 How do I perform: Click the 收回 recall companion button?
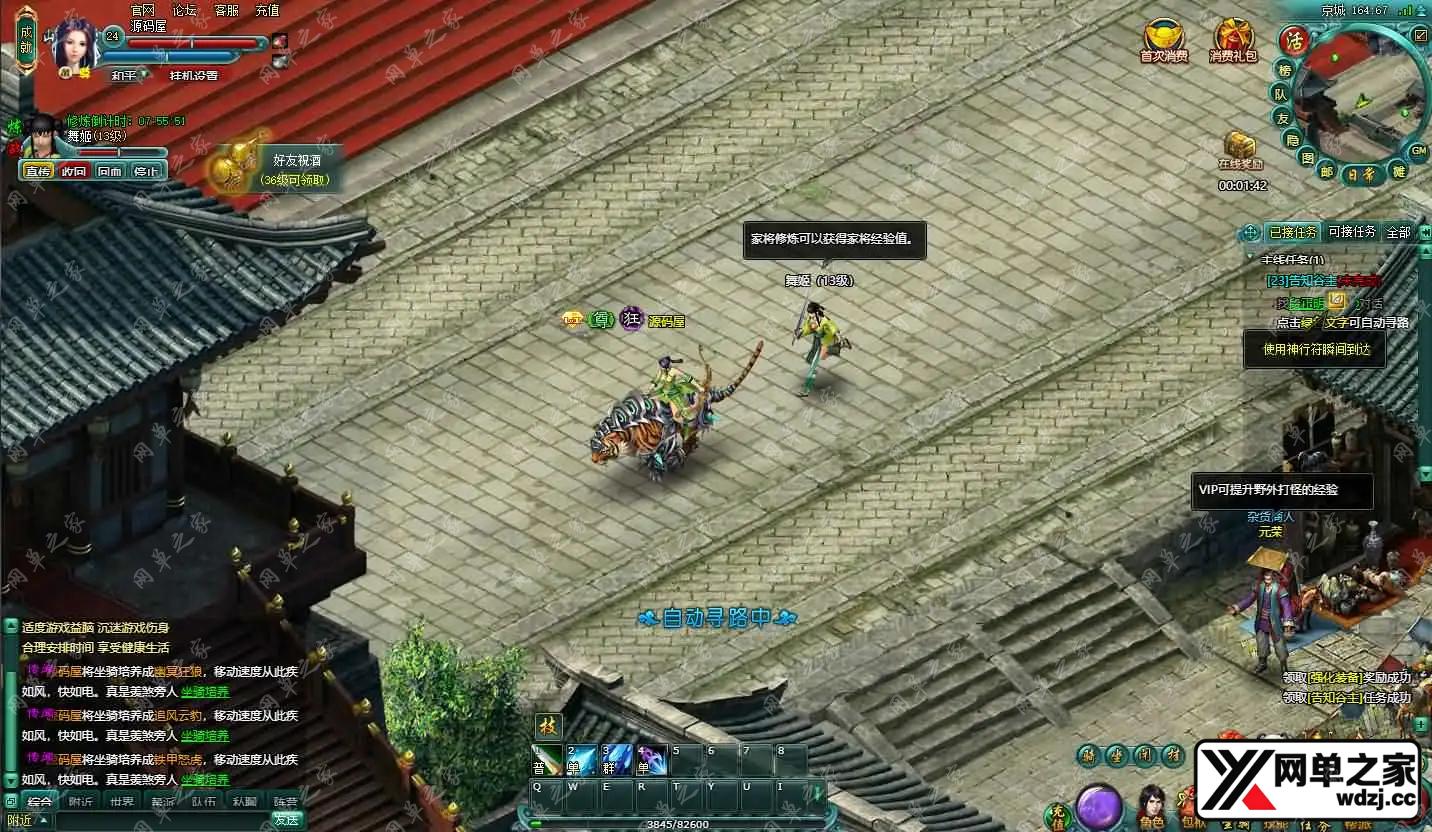[74, 171]
